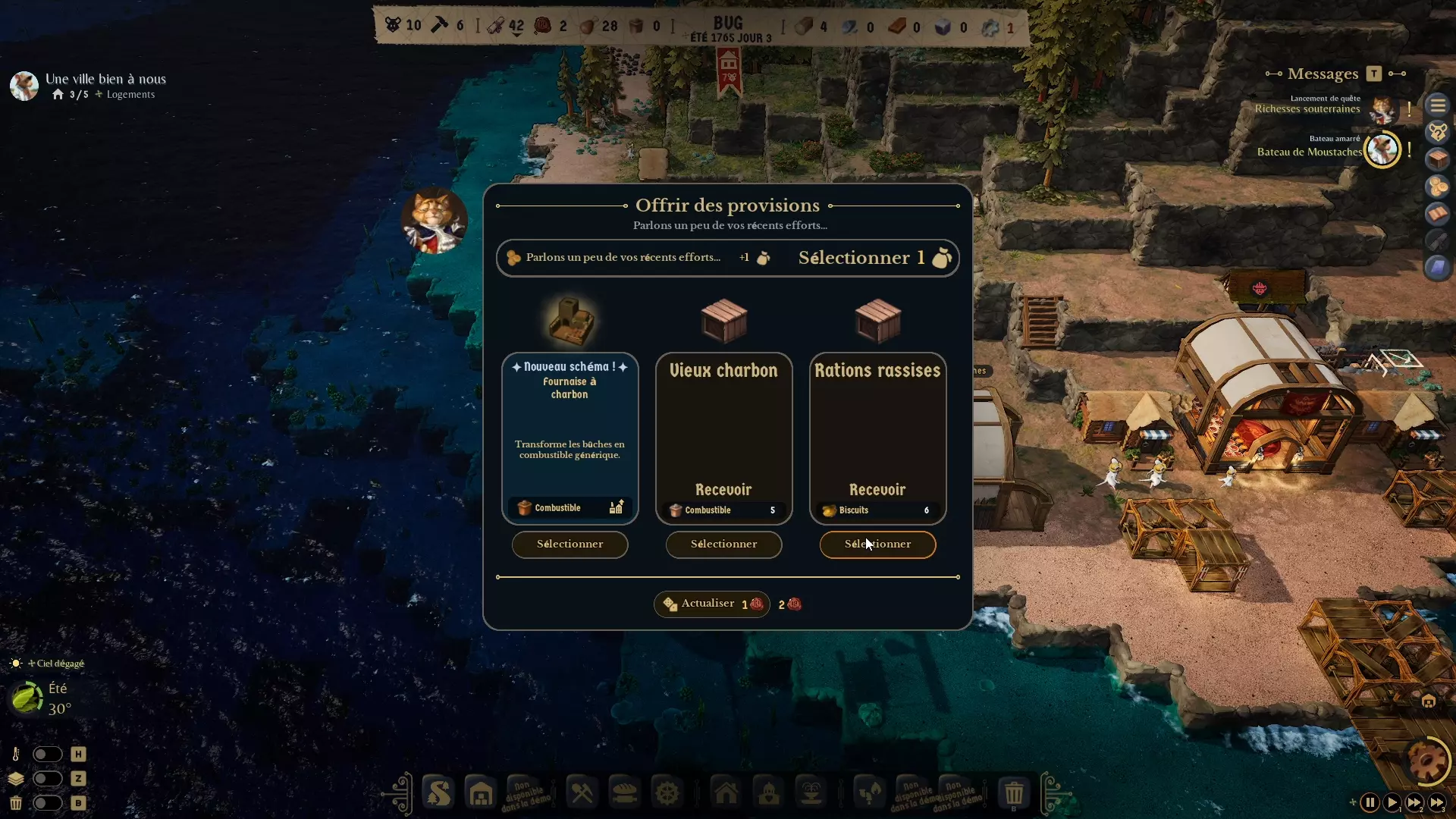This screenshot has width=1456, height=819.
Task: Open the journal book panel
Action: click(x=1438, y=214)
